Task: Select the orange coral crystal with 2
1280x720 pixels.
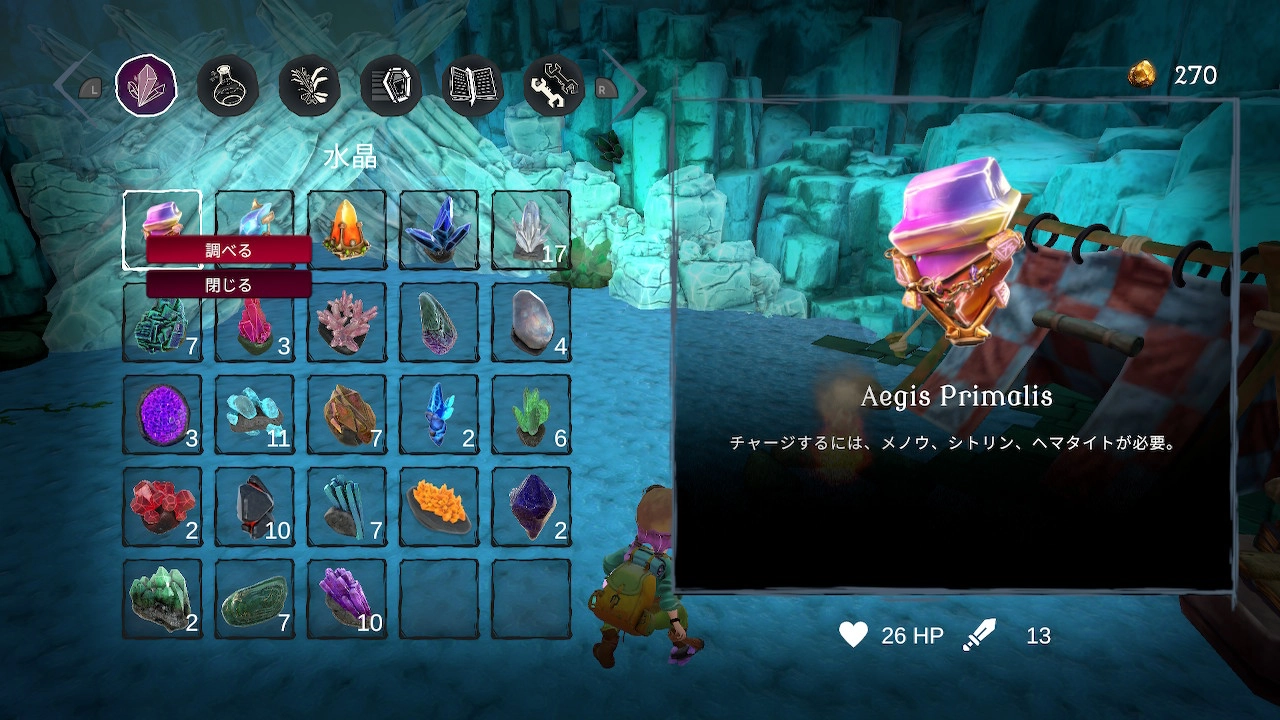Action: pos(439,505)
